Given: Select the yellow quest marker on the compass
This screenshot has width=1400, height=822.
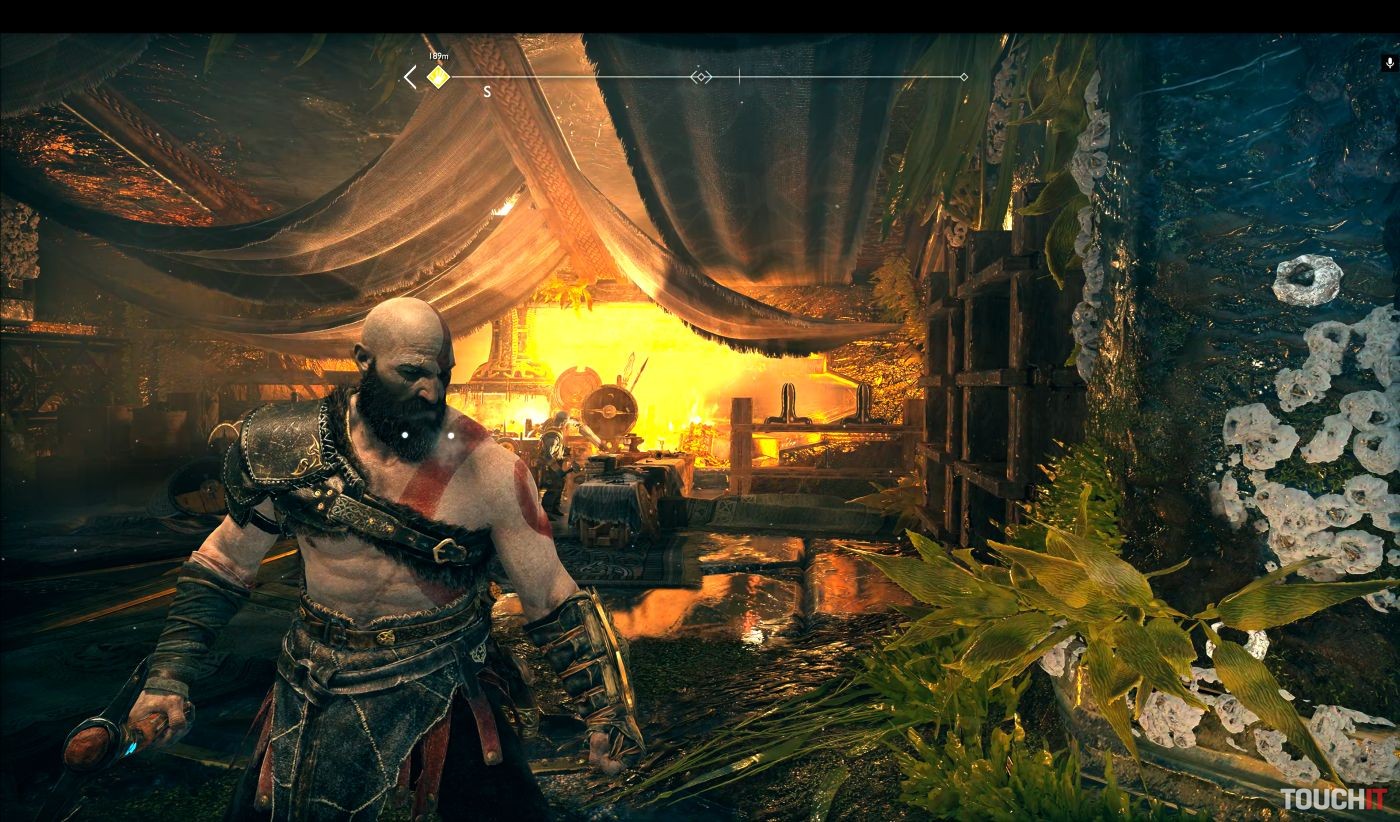Looking at the screenshot, I should 437,77.
